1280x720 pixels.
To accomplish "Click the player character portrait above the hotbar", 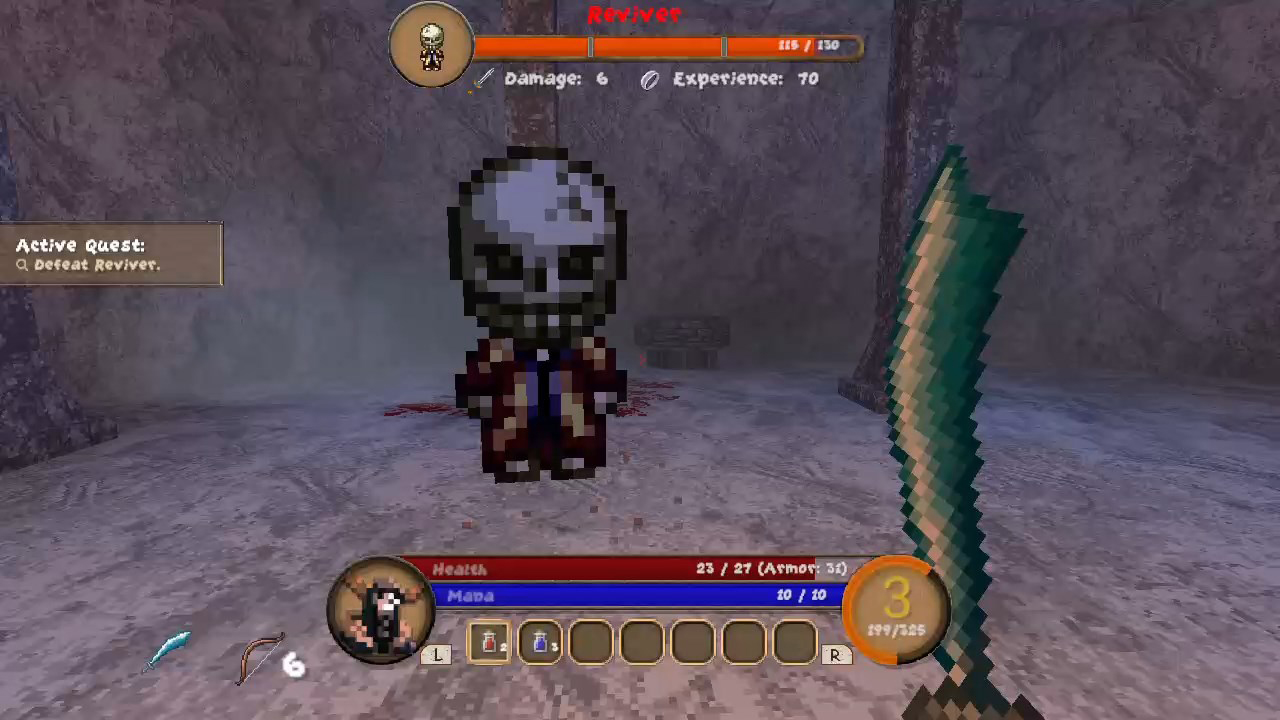I will pyautogui.click(x=383, y=608).
